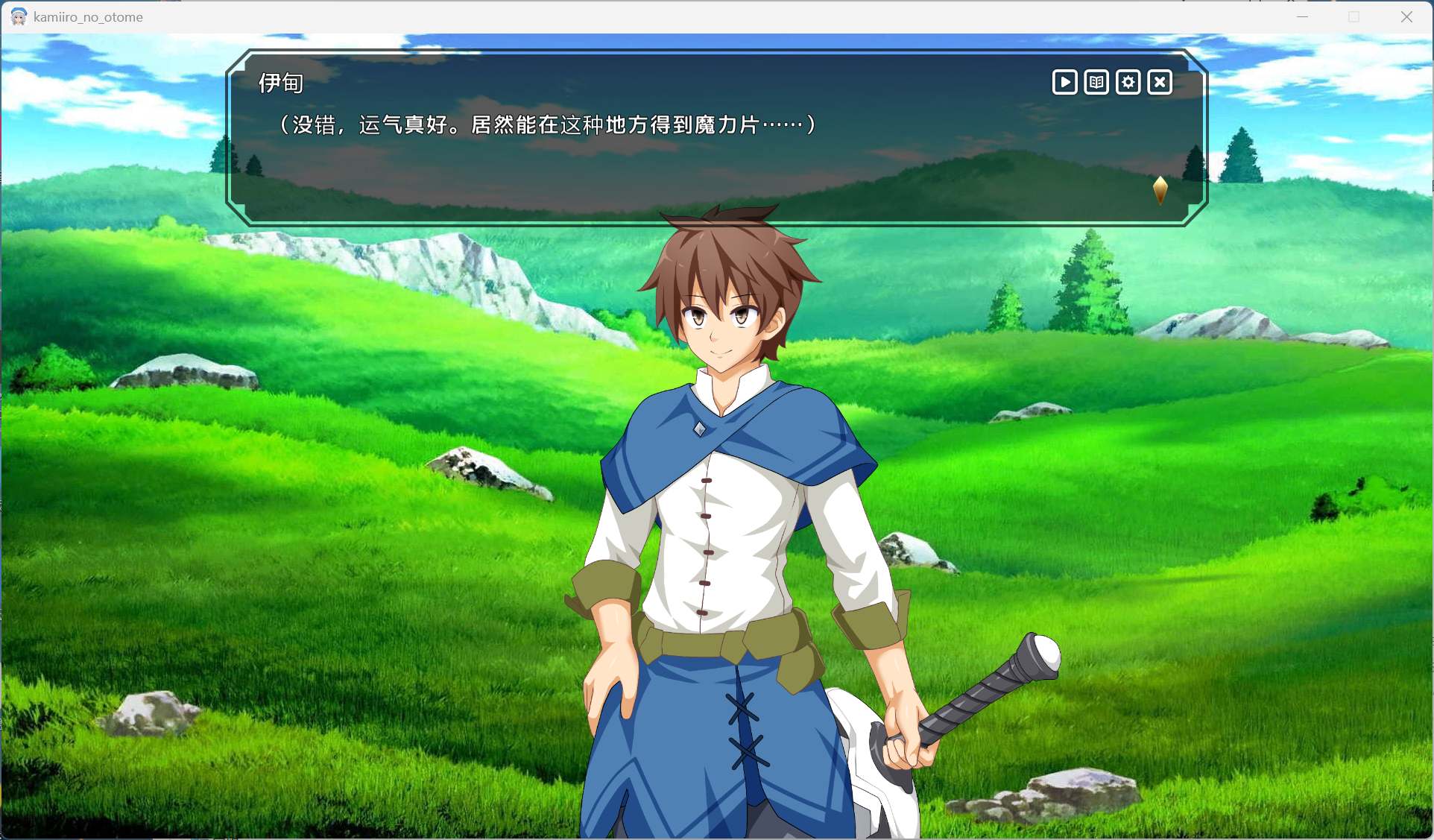
Task: Maximize the game window
Action: [1354, 16]
